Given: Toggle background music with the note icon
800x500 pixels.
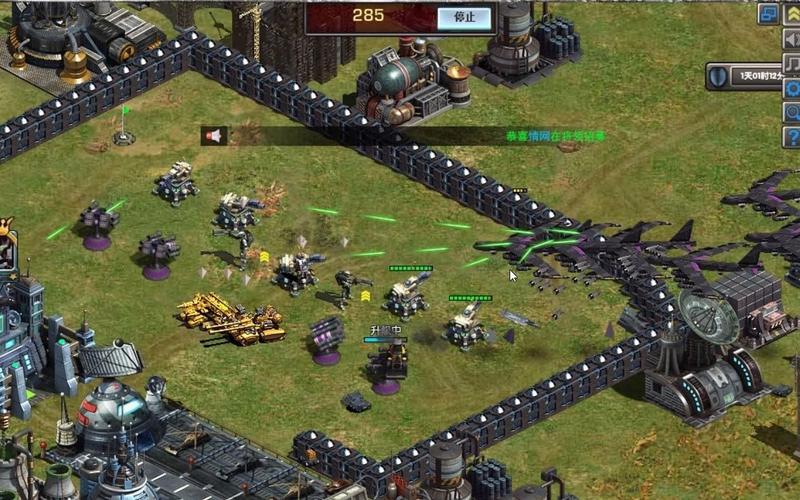Looking at the screenshot, I should pos(791,64).
